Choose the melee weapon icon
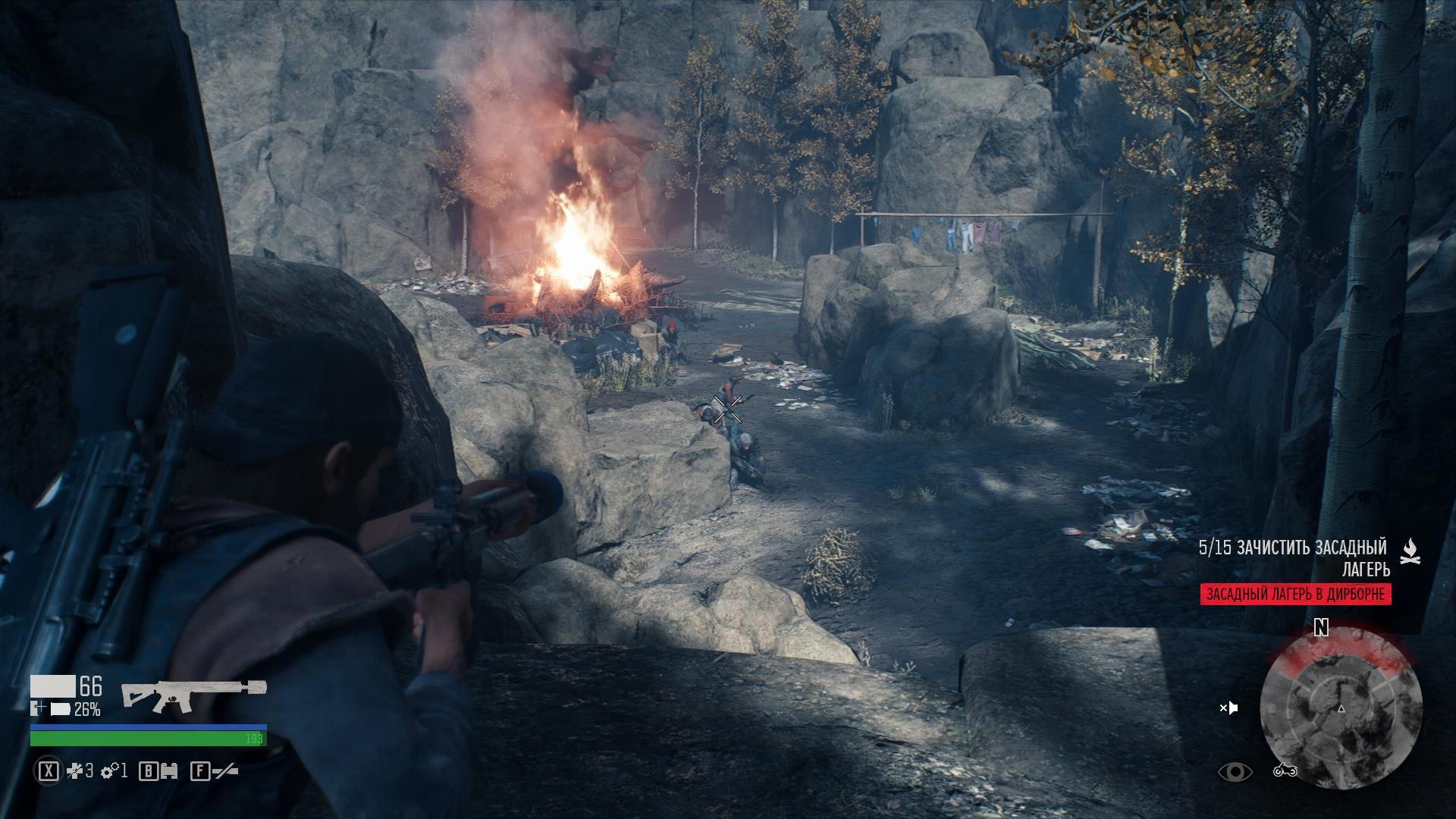This screenshot has width=1456, height=819. point(225,772)
